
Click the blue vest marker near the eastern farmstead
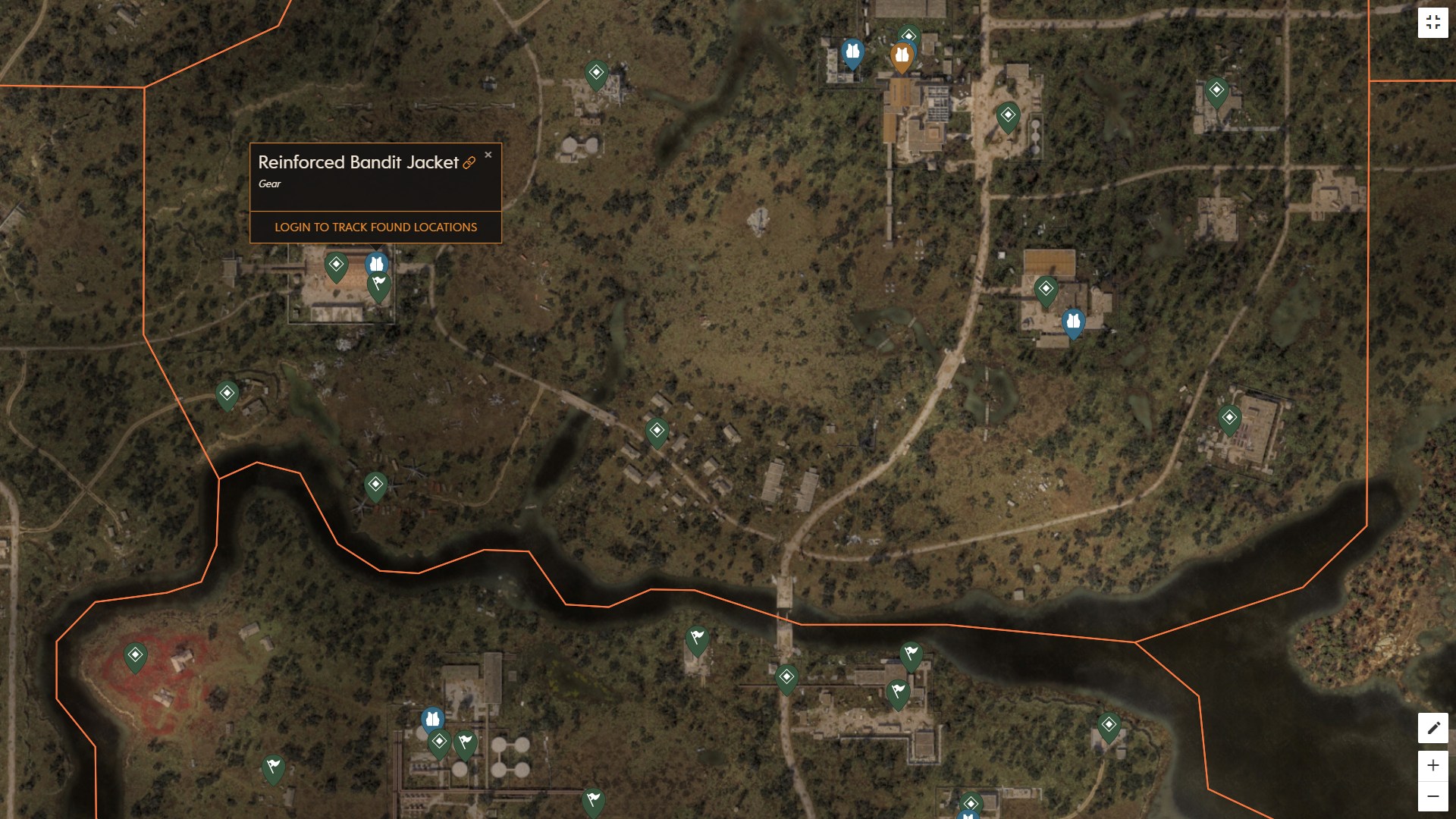(x=1072, y=322)
